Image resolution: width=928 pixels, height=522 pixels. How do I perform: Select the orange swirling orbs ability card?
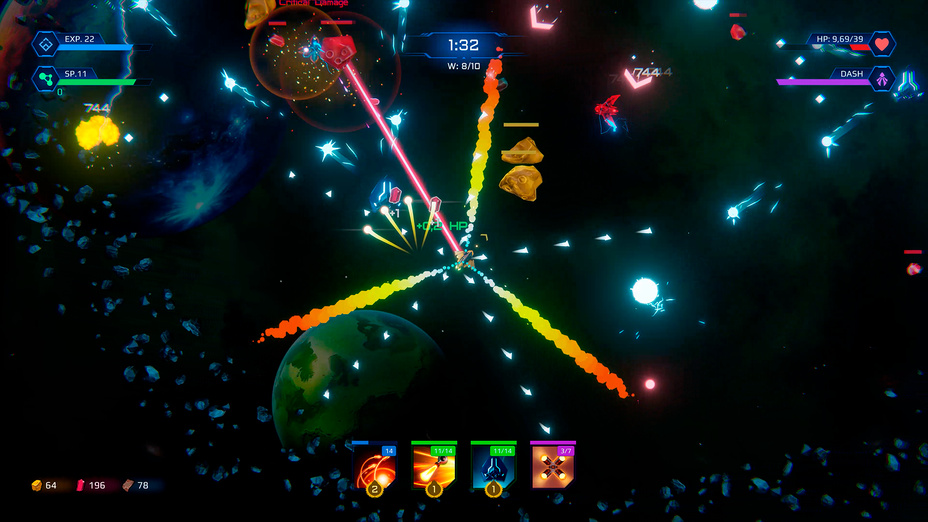point(375,467)
